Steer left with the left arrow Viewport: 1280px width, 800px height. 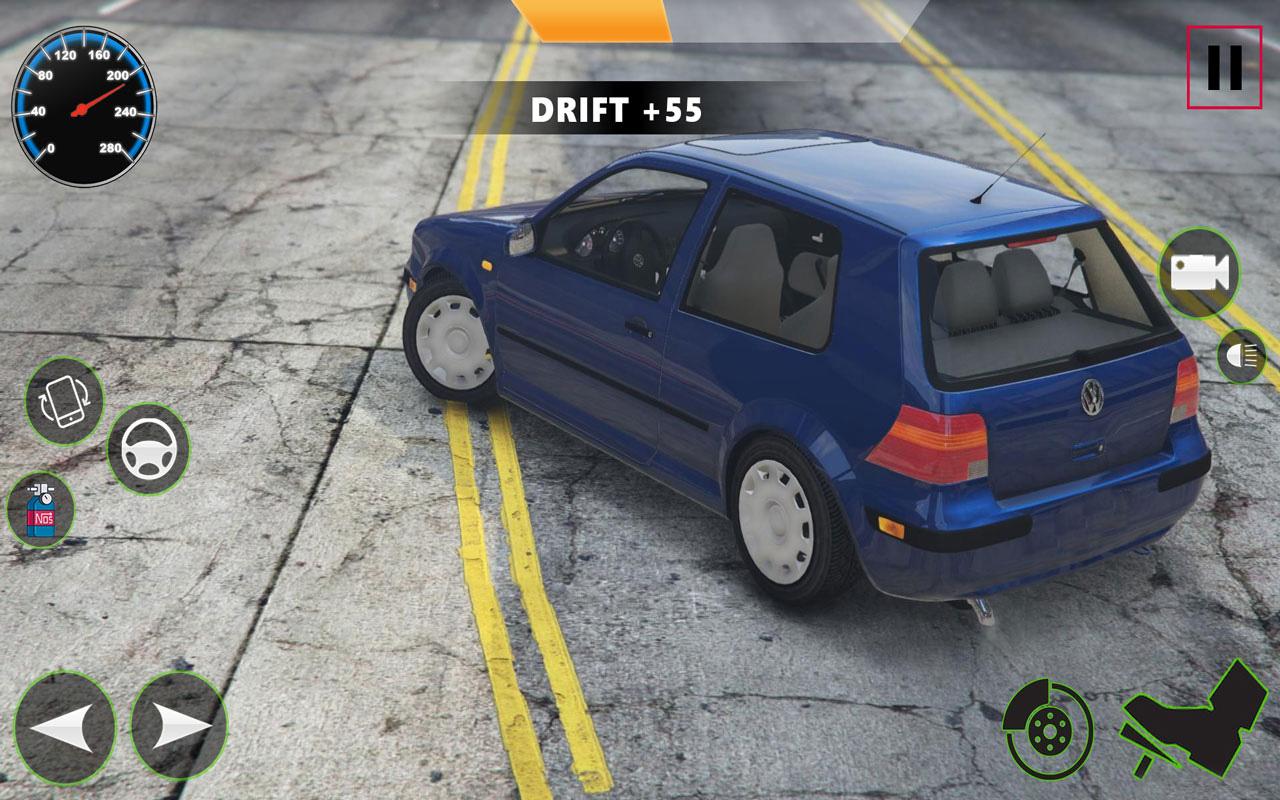tap(64, 725)
